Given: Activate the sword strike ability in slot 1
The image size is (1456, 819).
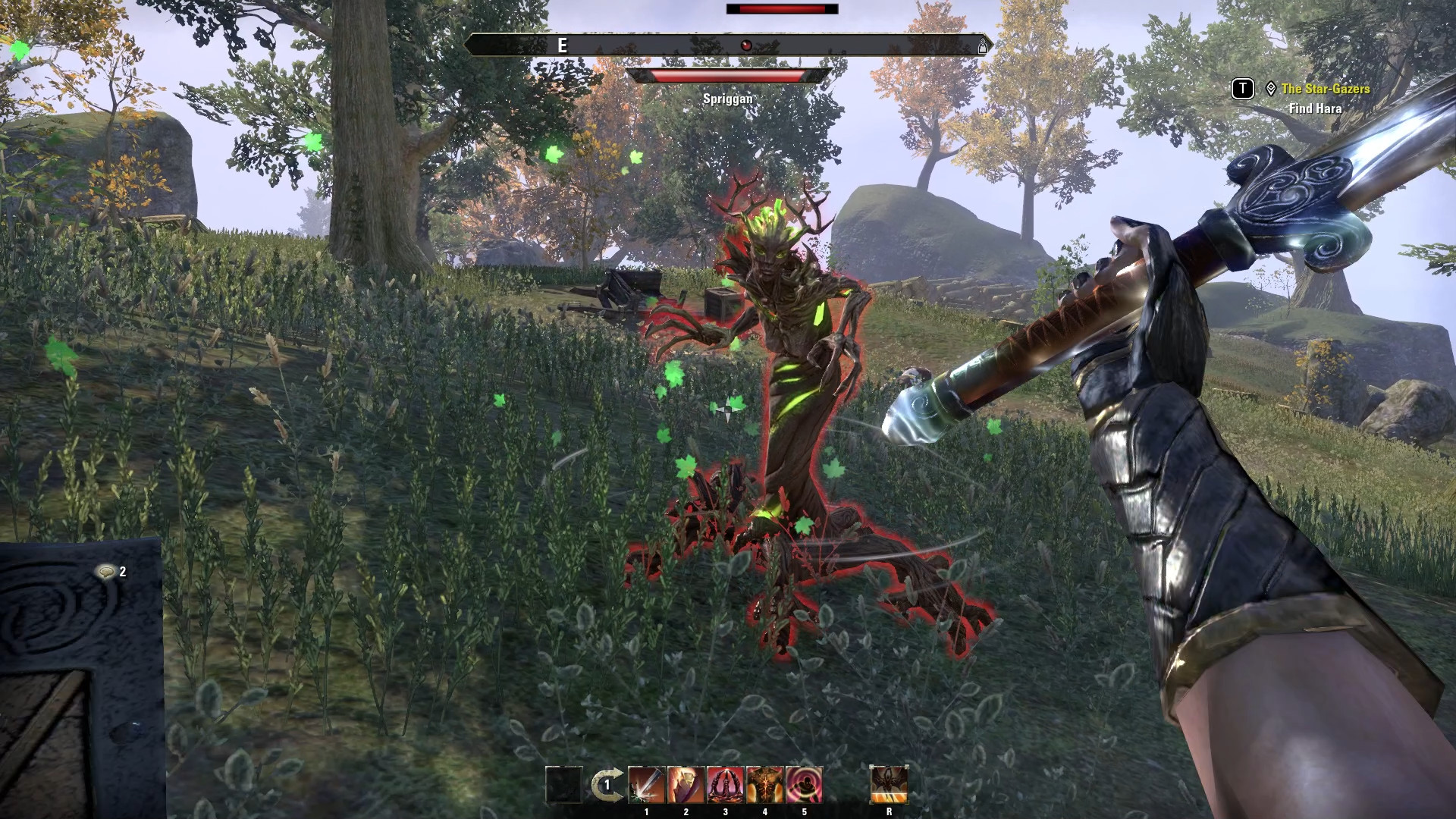Looking at the screenshot, I should pyautogui.click(x=647, y=785).
